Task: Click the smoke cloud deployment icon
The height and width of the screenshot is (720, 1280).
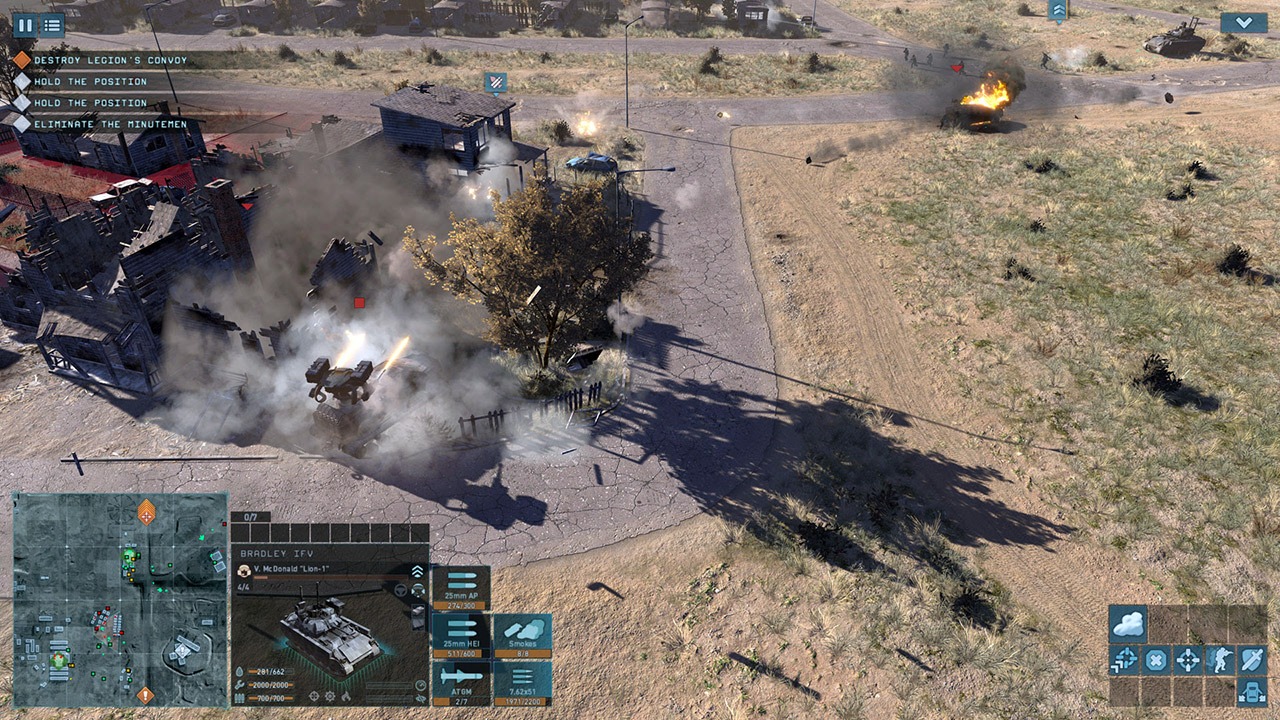Action: tap(1127, 622)
